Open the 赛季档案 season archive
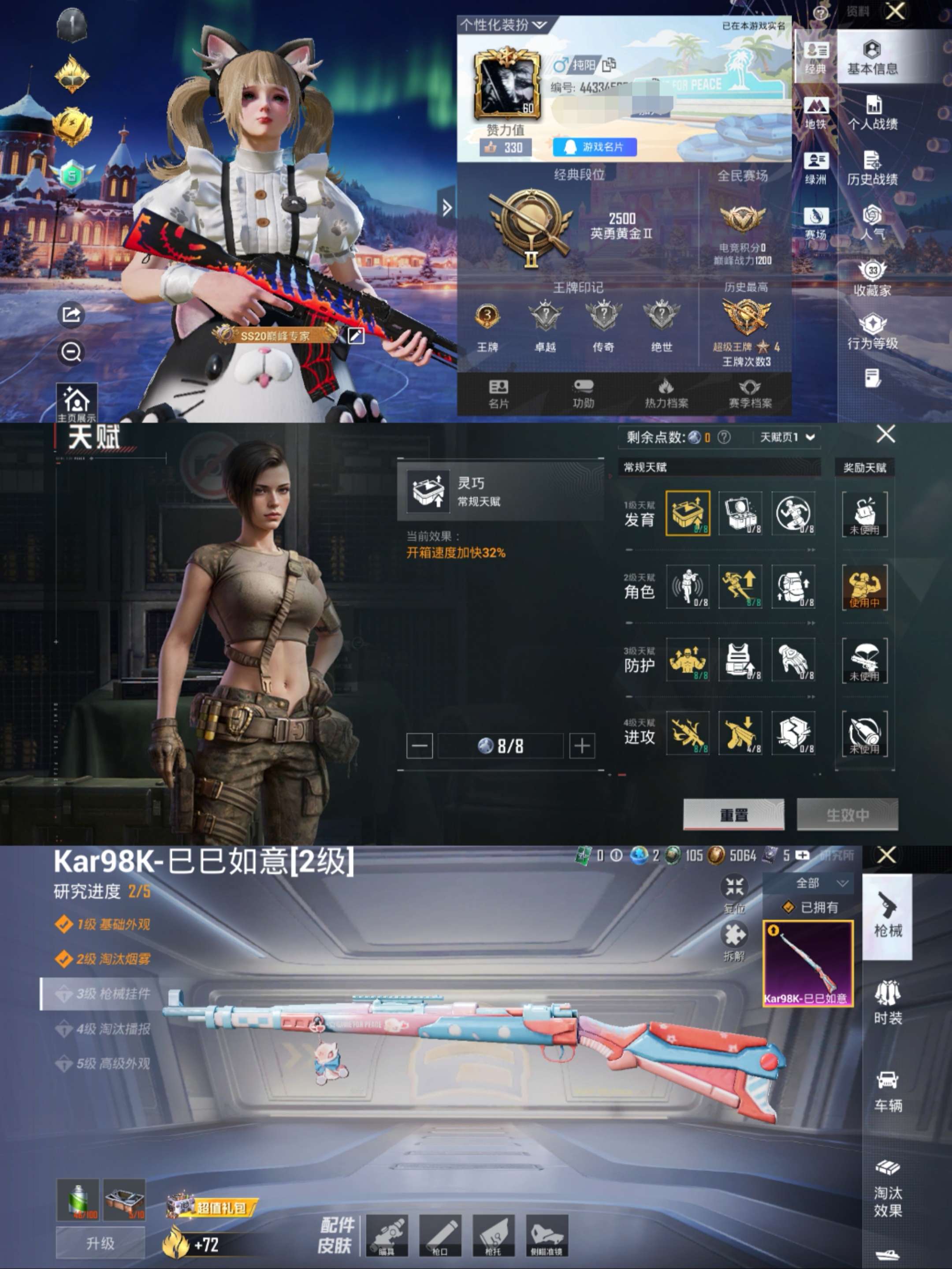952x1269 pixels. pyautogui.click(x=750, y=393)
